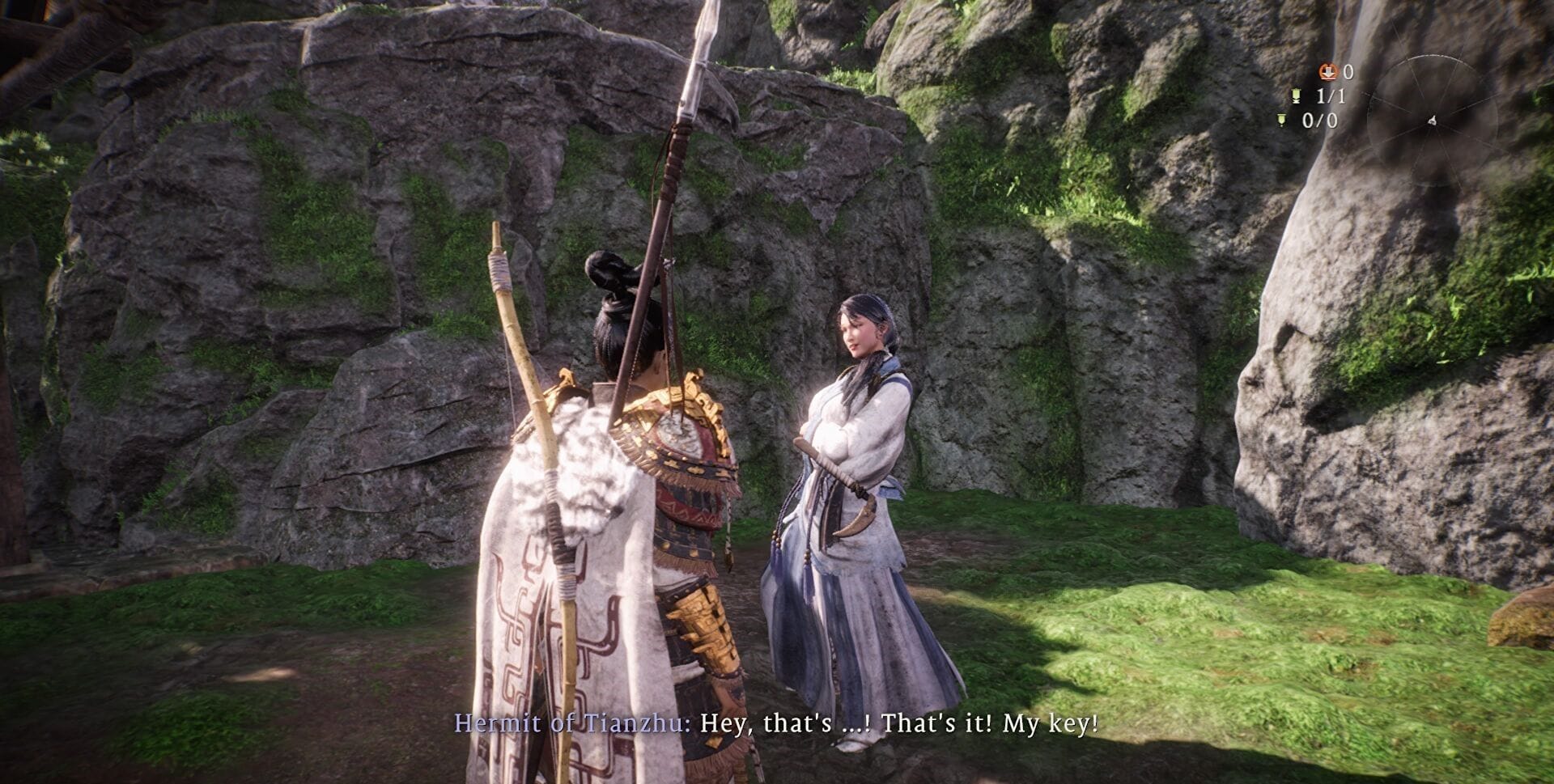Select the green battle flag icon

click(x=1297, y=95)
